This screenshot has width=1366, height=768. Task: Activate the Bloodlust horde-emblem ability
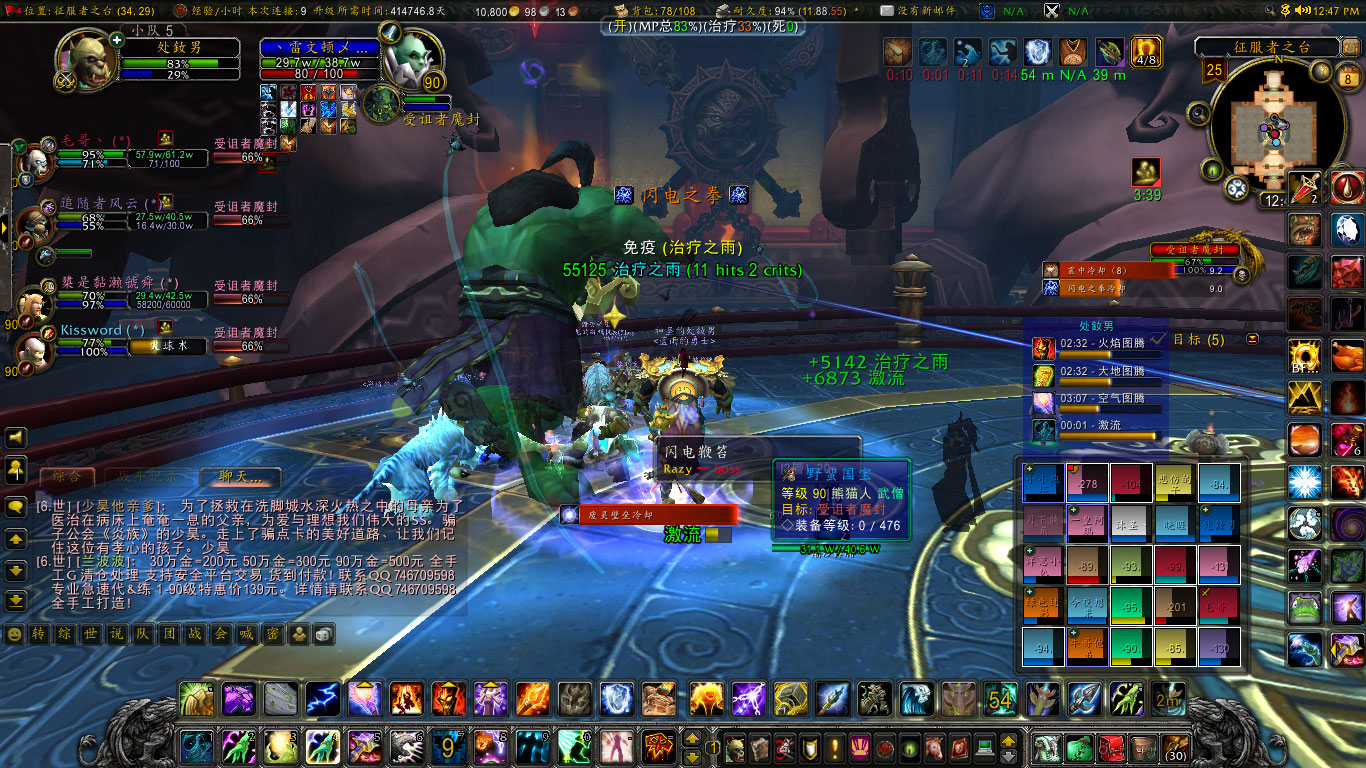coord(660,746)
